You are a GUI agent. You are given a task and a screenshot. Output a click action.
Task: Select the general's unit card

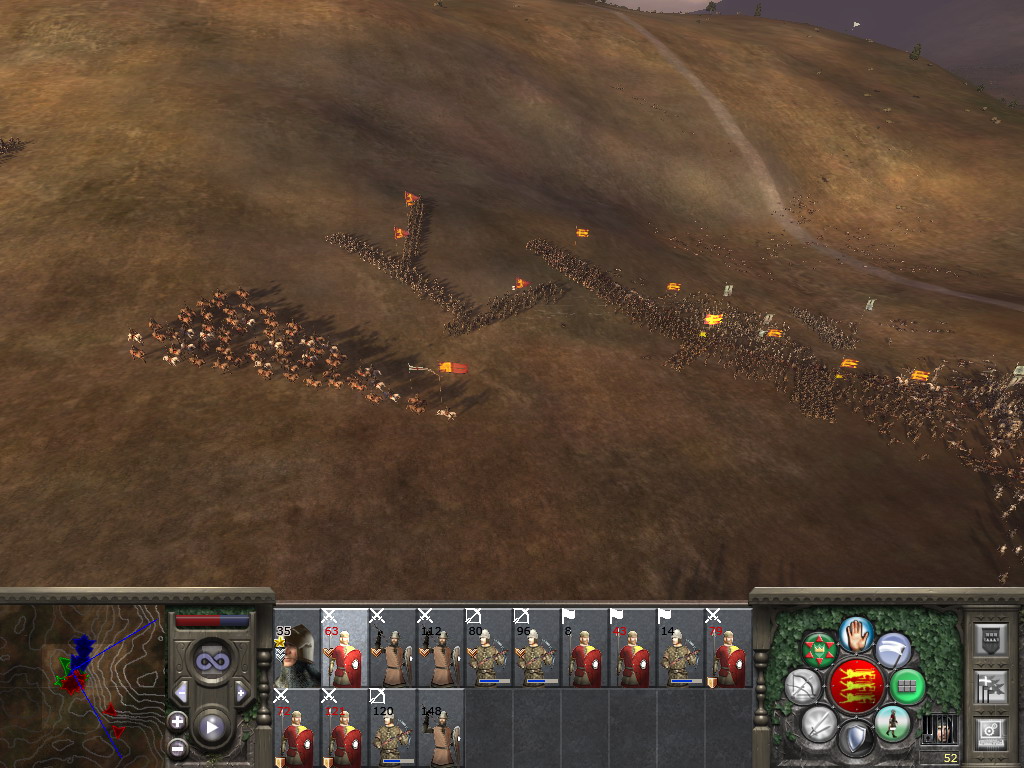coord(296,648)
